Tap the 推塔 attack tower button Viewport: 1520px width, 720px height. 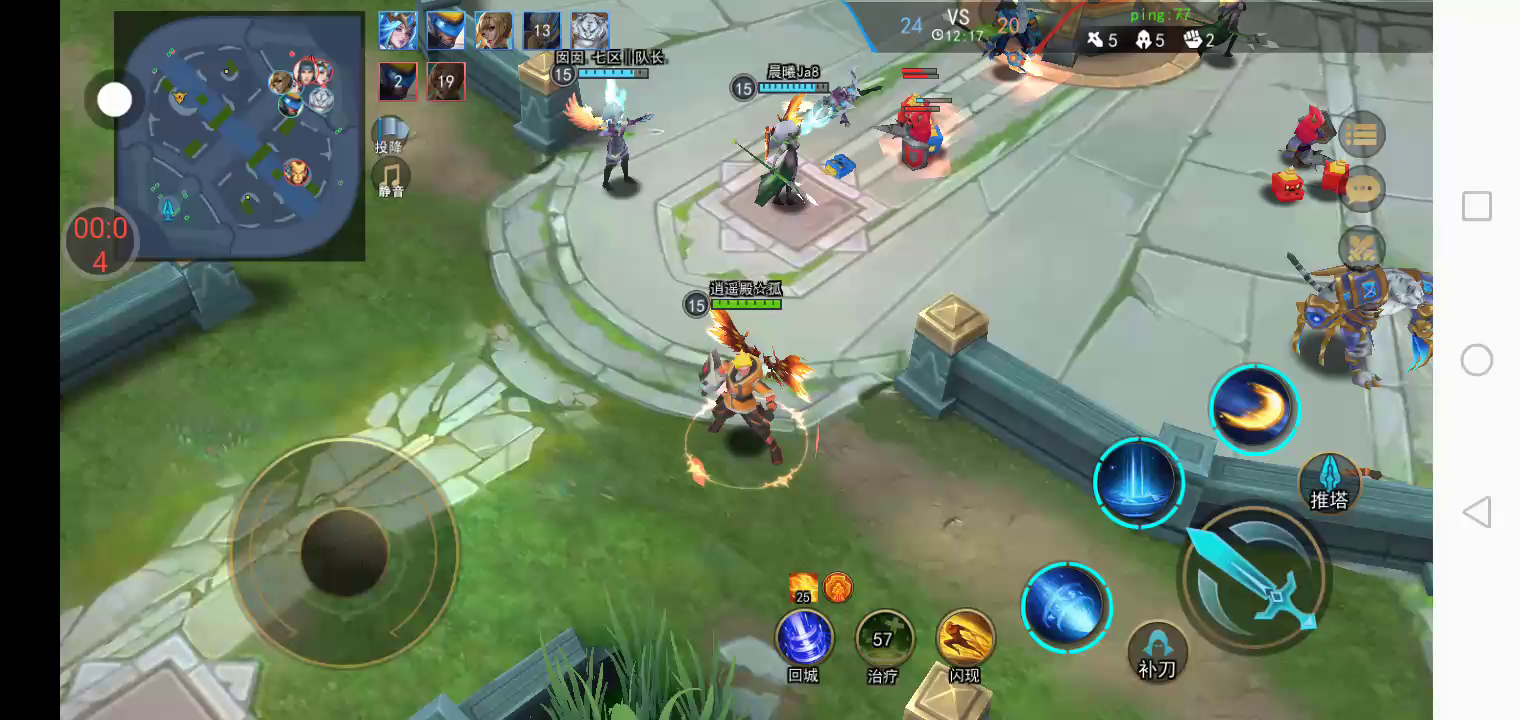point(1330,482)
